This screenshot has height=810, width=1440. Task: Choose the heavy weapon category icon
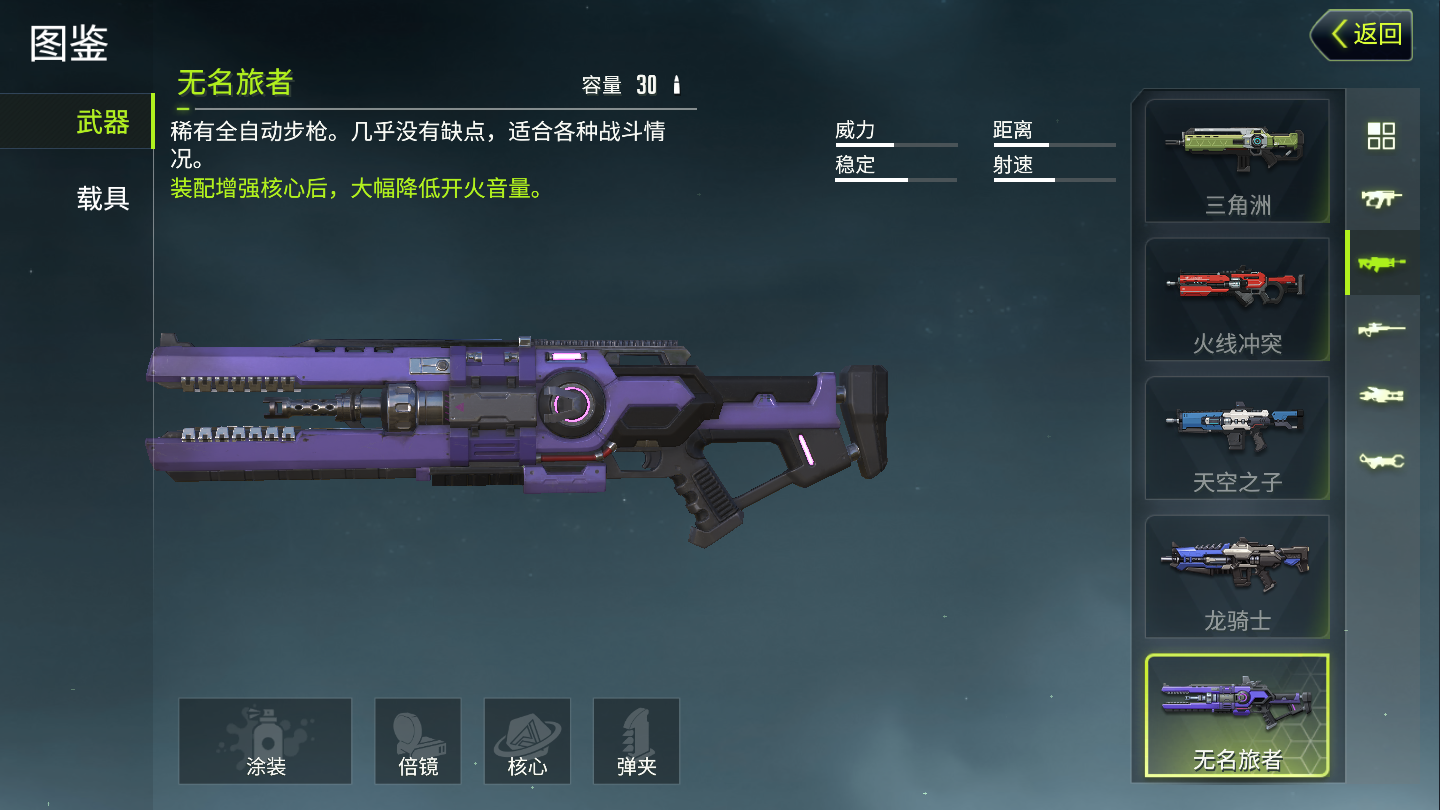click(x=1381, y=395)
